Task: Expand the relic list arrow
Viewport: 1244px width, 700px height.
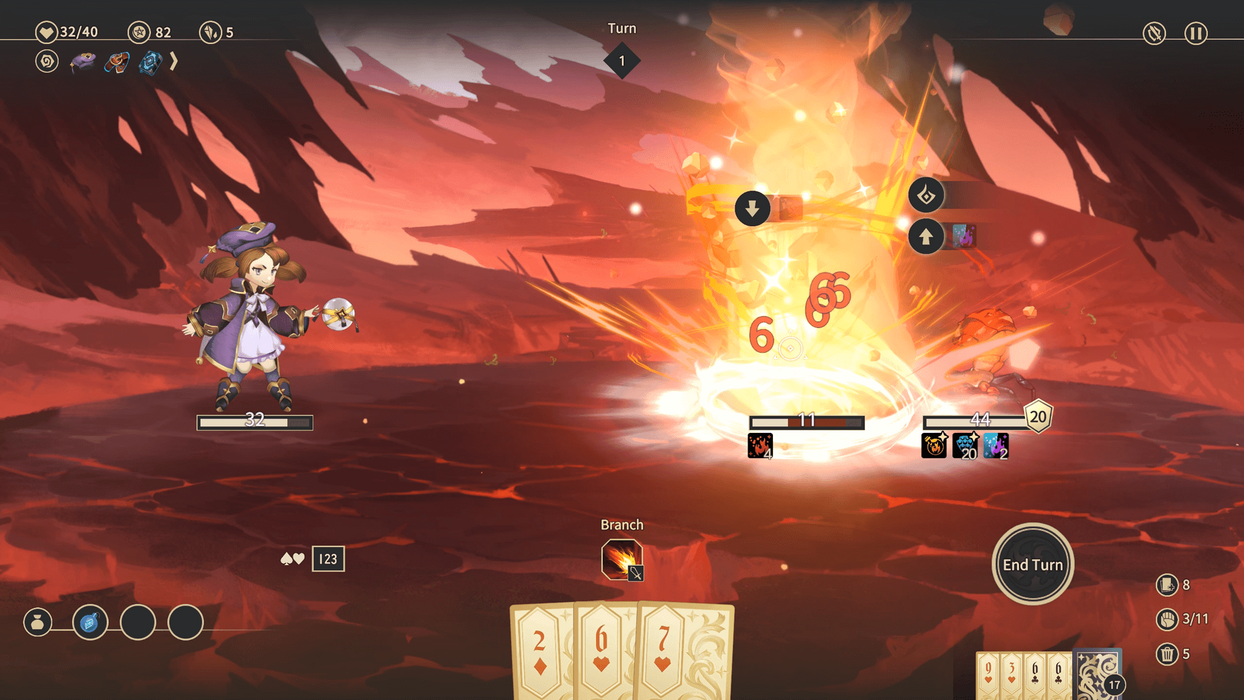Action: pos(173,61)
